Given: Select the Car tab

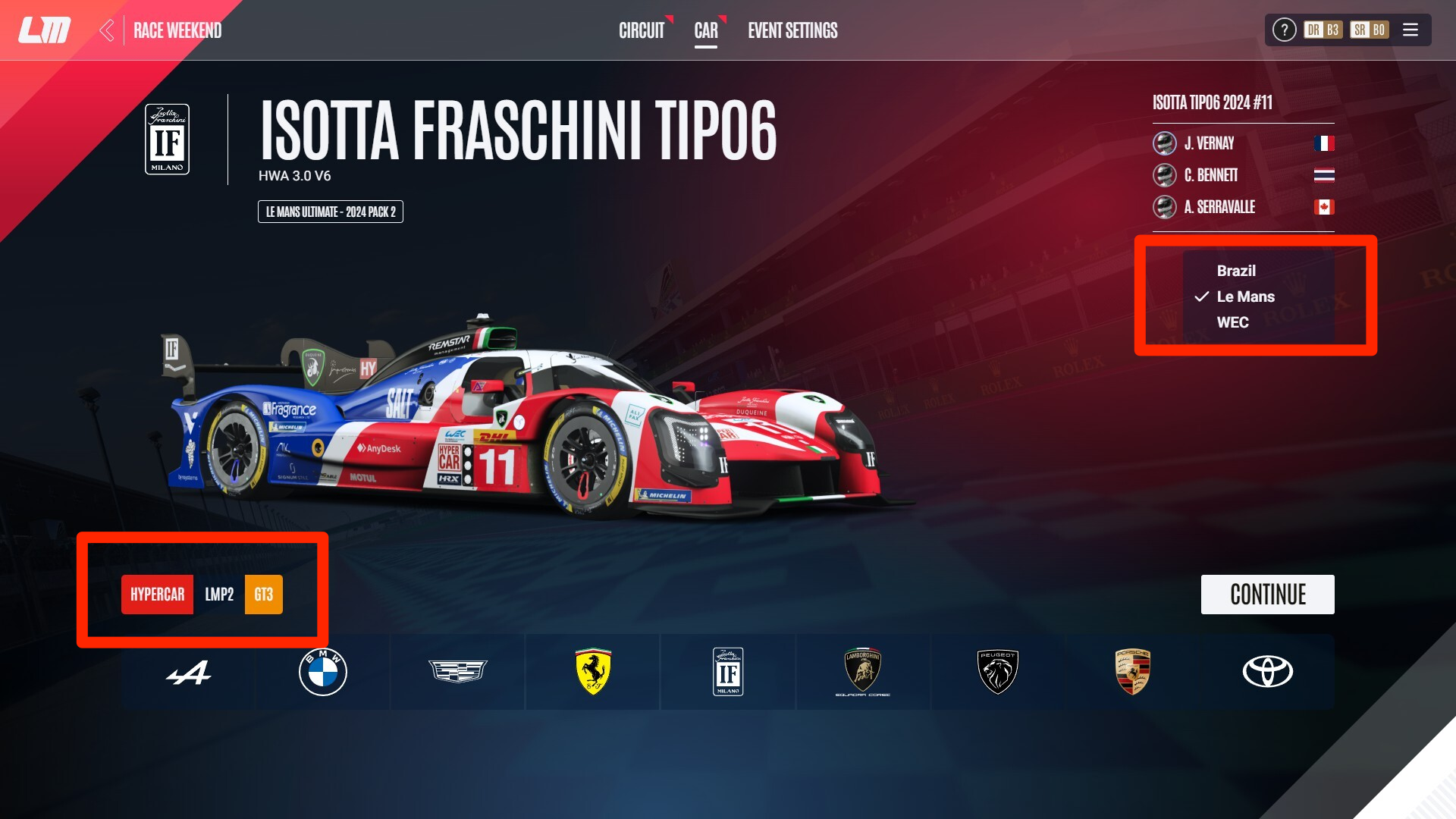Looking at the screenshot, I should pos(706,30).
